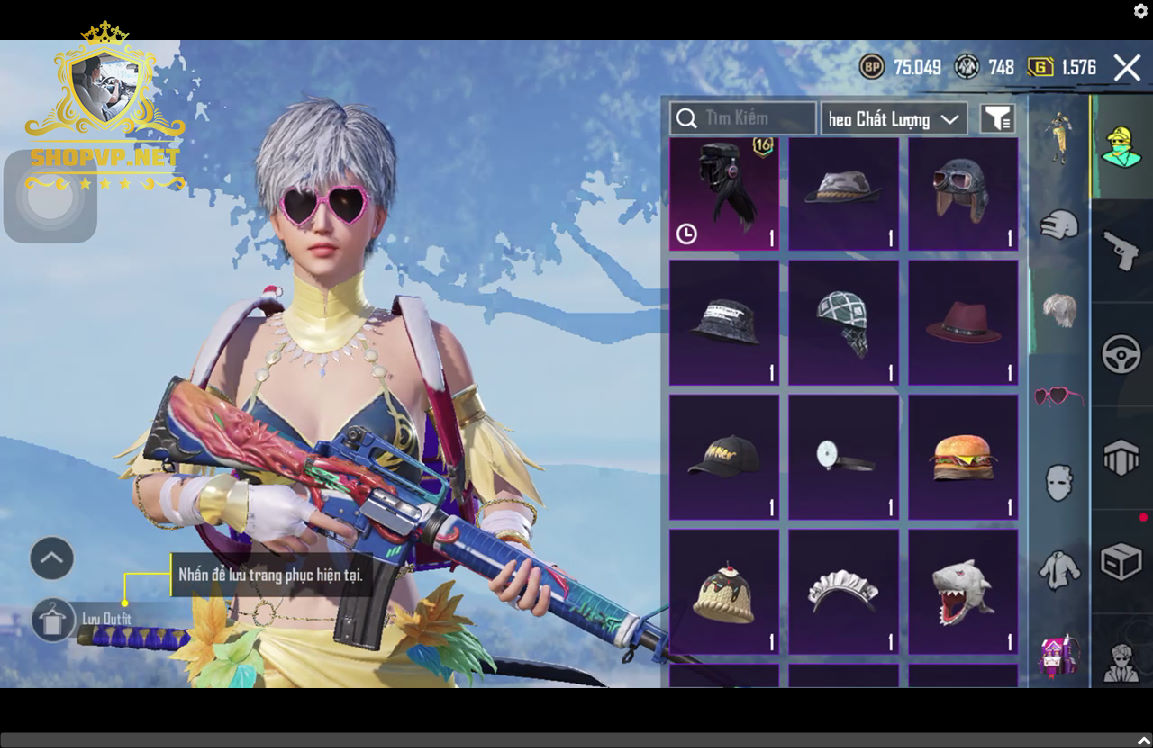Switch to the gray hair subcategory
This screenshot has width=1153, height=748.
click(x=1059, y=310)
